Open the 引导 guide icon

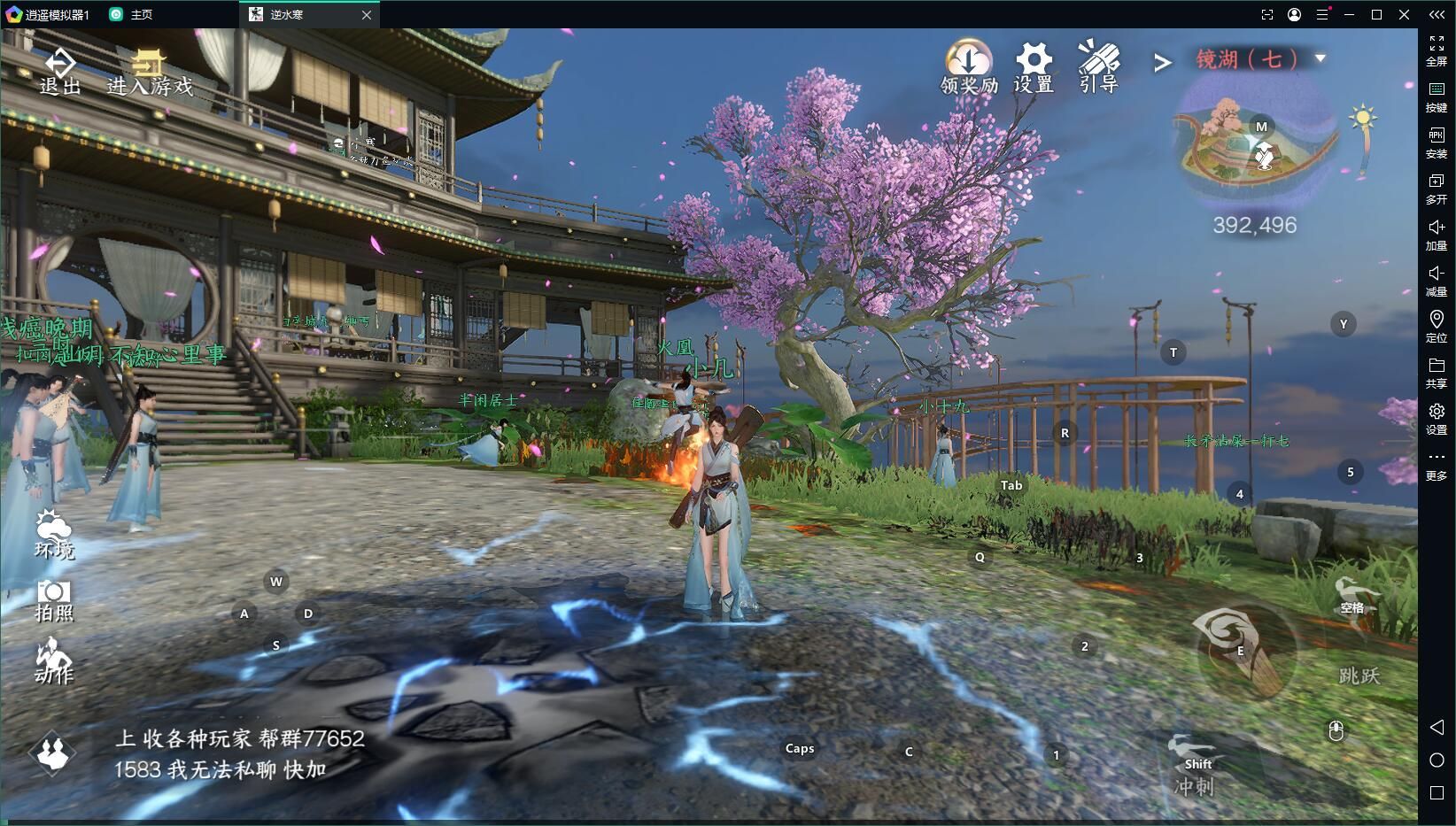coord(1098,67)
